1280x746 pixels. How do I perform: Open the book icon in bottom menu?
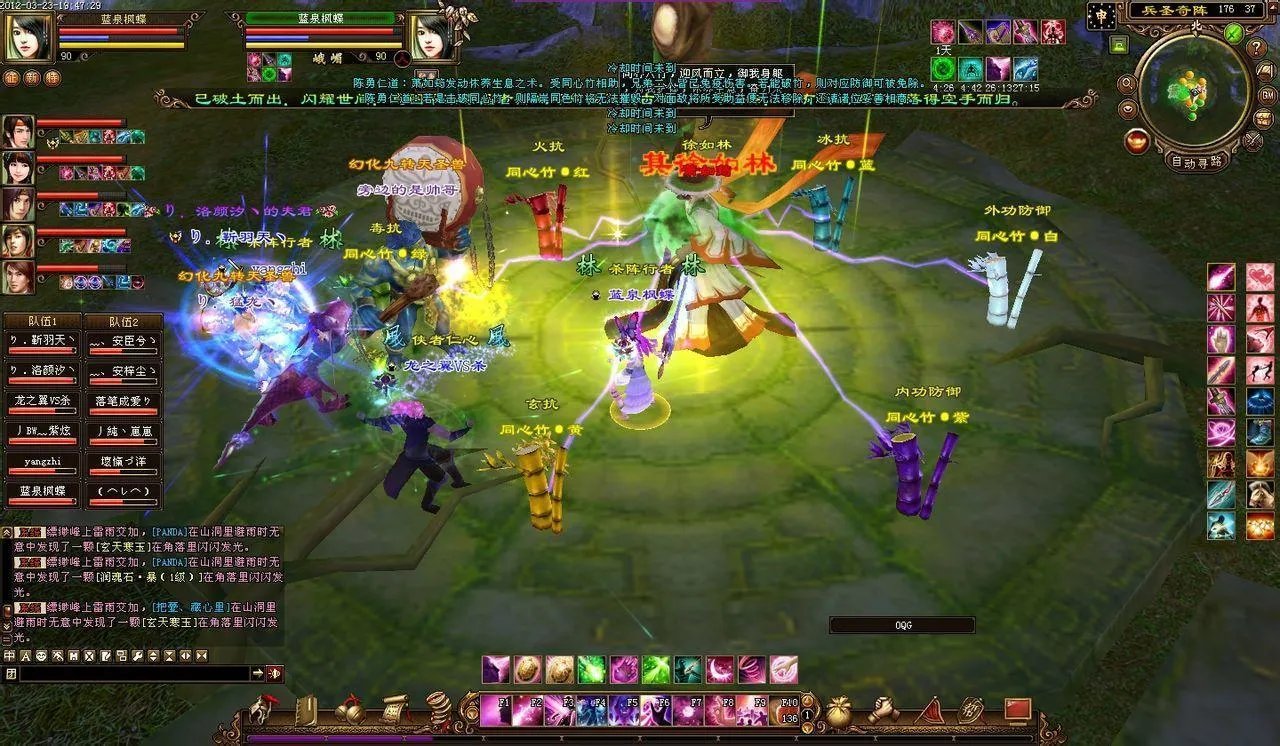(x=306, y=709)
